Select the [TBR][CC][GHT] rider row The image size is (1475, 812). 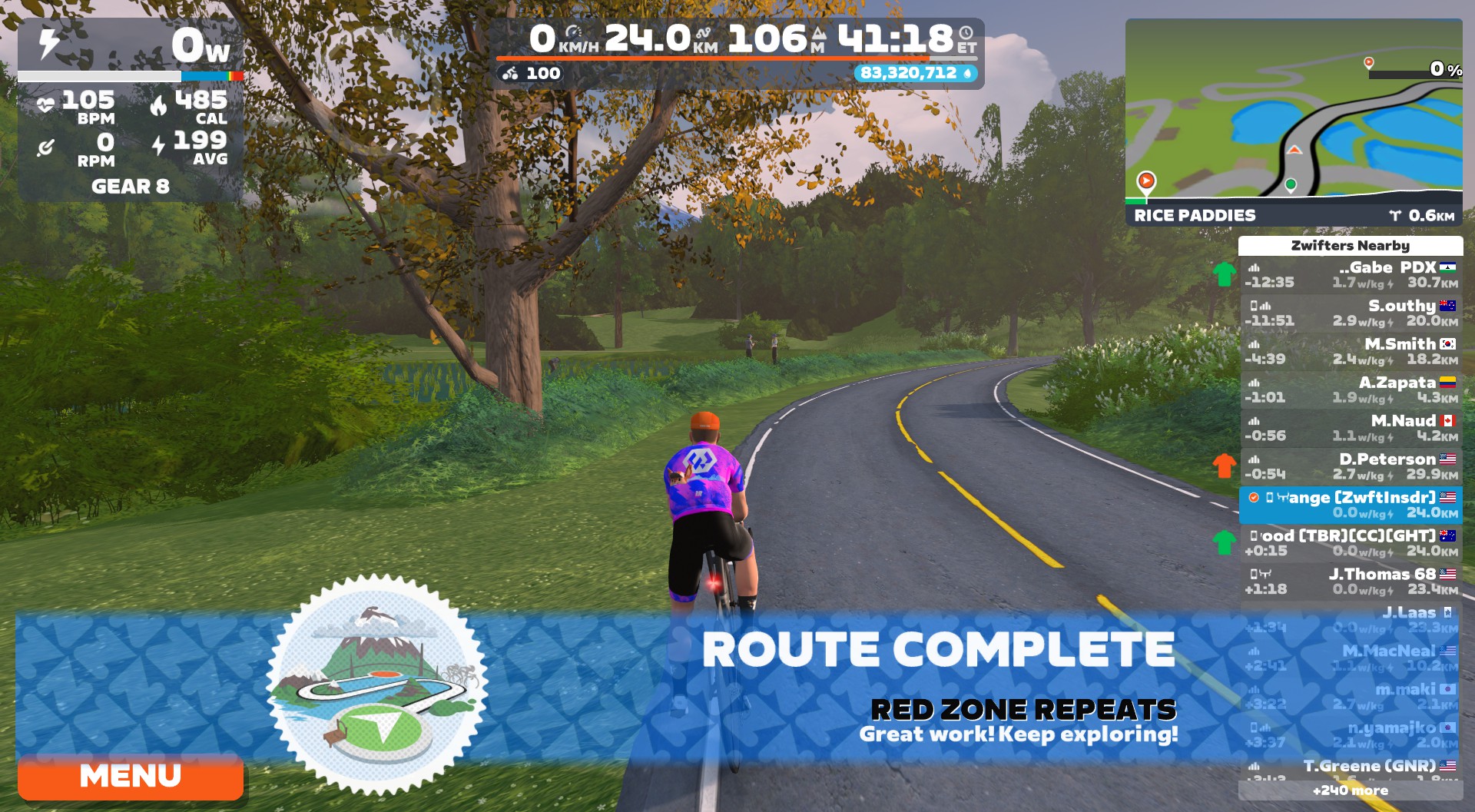point(1351,544)
